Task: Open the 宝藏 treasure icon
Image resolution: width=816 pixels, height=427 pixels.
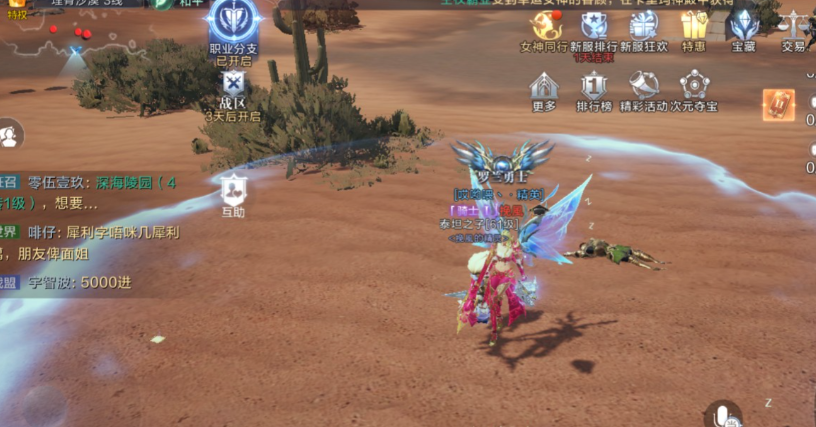Action: (x=743, y=26)
